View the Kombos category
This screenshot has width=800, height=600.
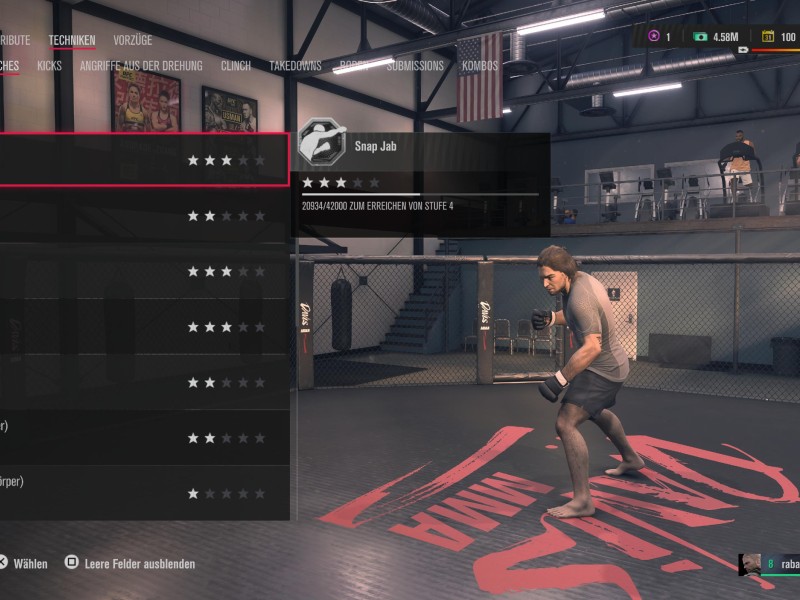point(480,66)
